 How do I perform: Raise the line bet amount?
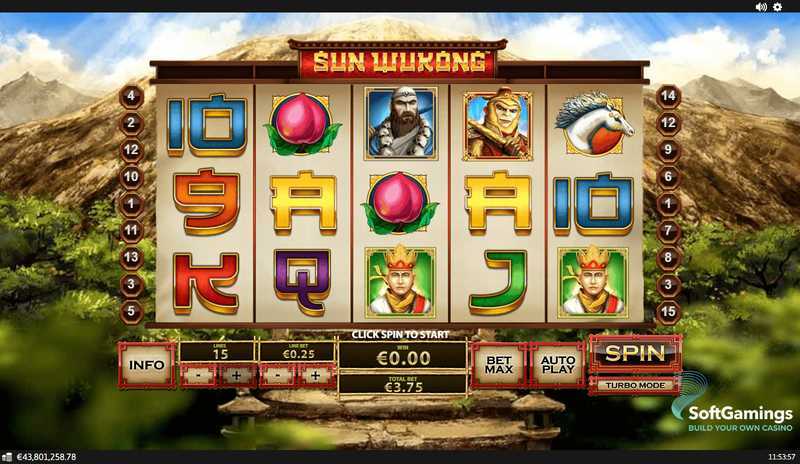(x=316, y=376)
